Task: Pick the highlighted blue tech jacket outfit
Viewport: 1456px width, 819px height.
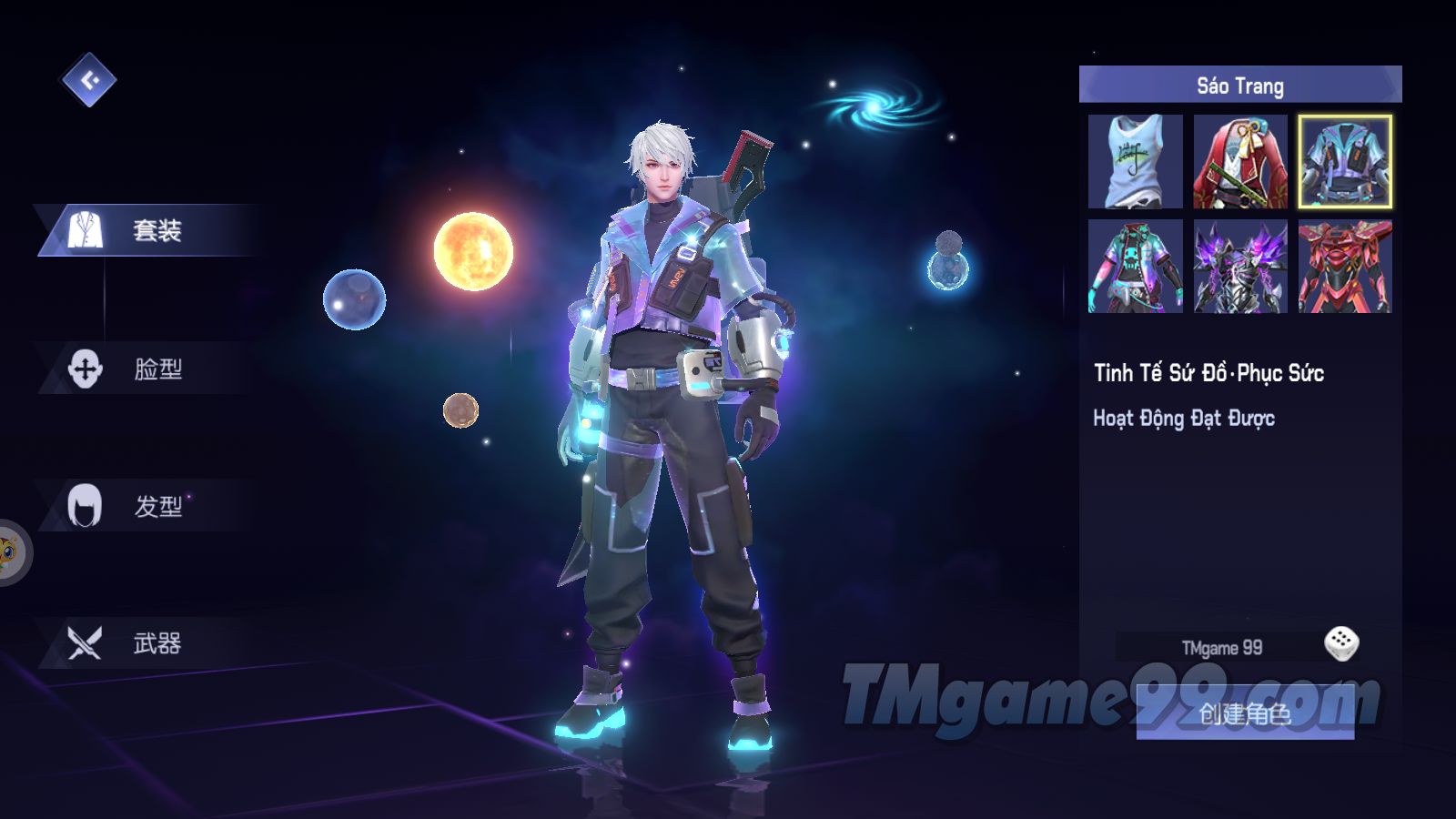Action: click(1344, 161)
